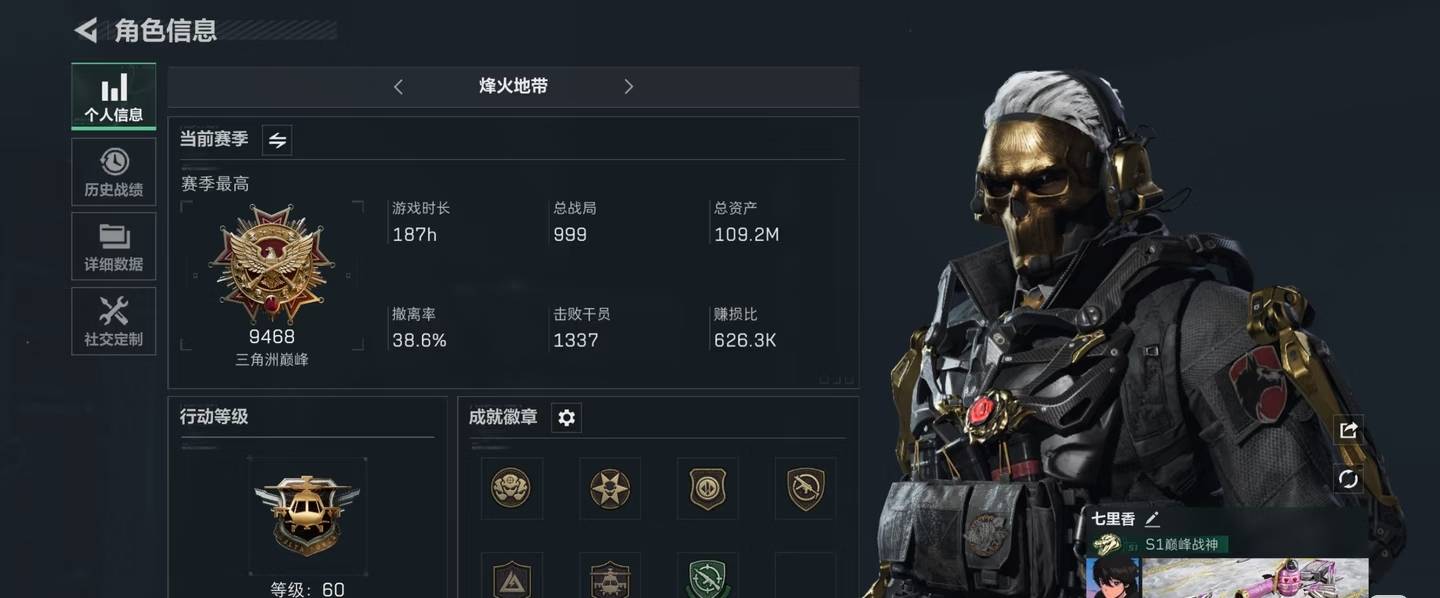Open the 成就徽章 gear settings
The height and width of the screenshot is (598, 1440).
pyautogui.click(x=566, y=418)
